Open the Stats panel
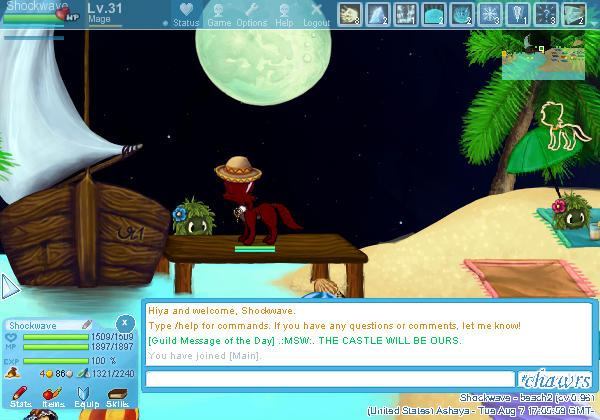600x420 pixels. click(19, 396)
